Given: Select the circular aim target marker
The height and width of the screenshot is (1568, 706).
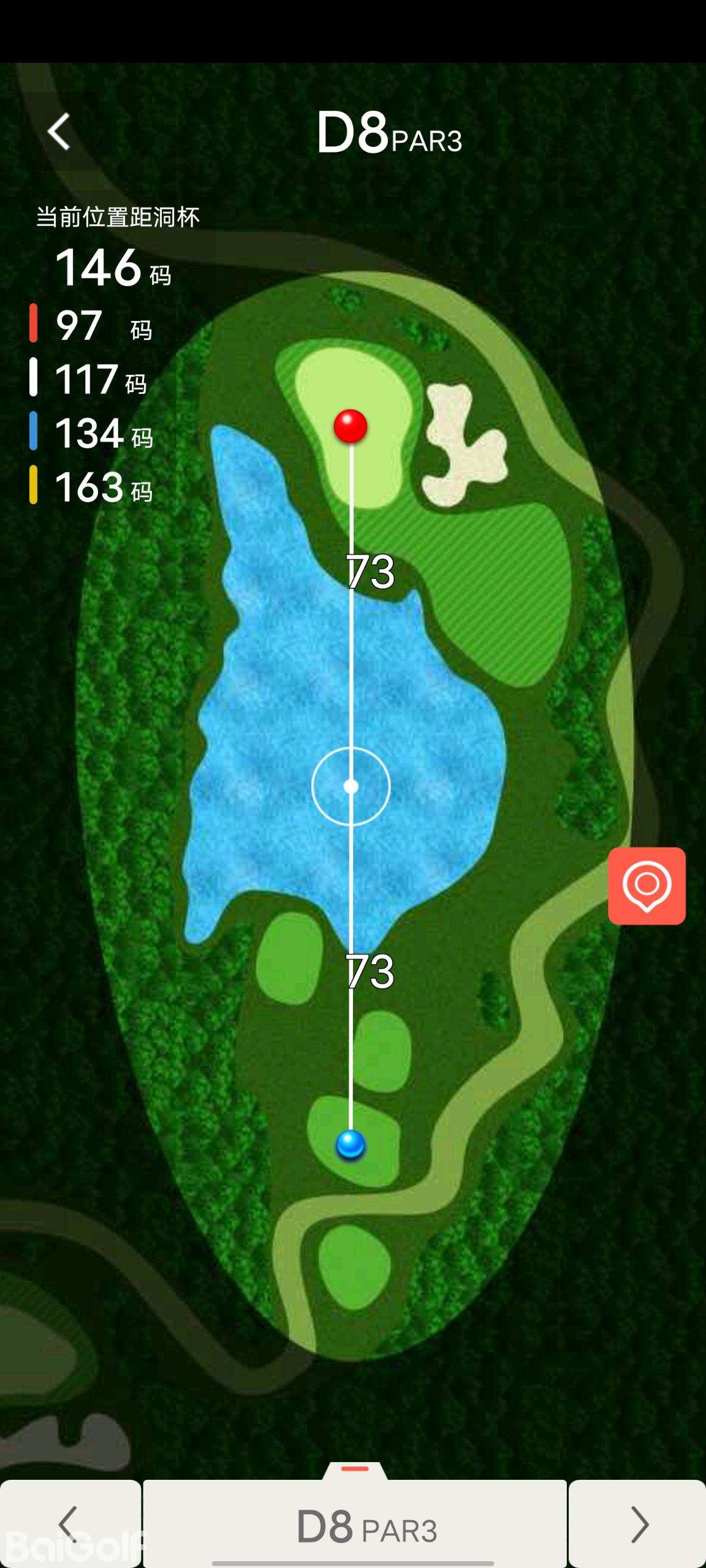Looking at the screenshot, I should point(351,786).
